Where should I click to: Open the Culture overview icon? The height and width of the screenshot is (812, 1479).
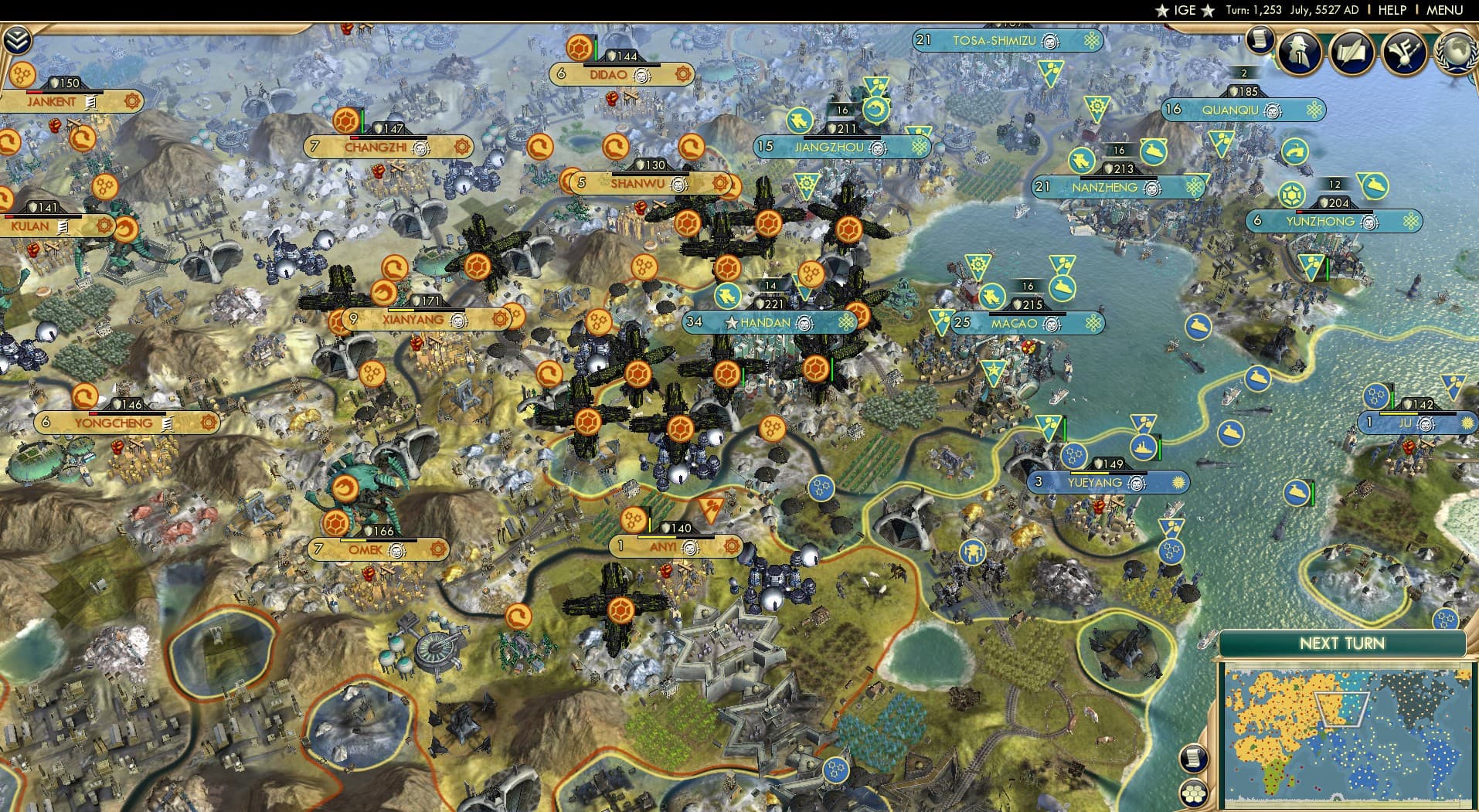1406,51
